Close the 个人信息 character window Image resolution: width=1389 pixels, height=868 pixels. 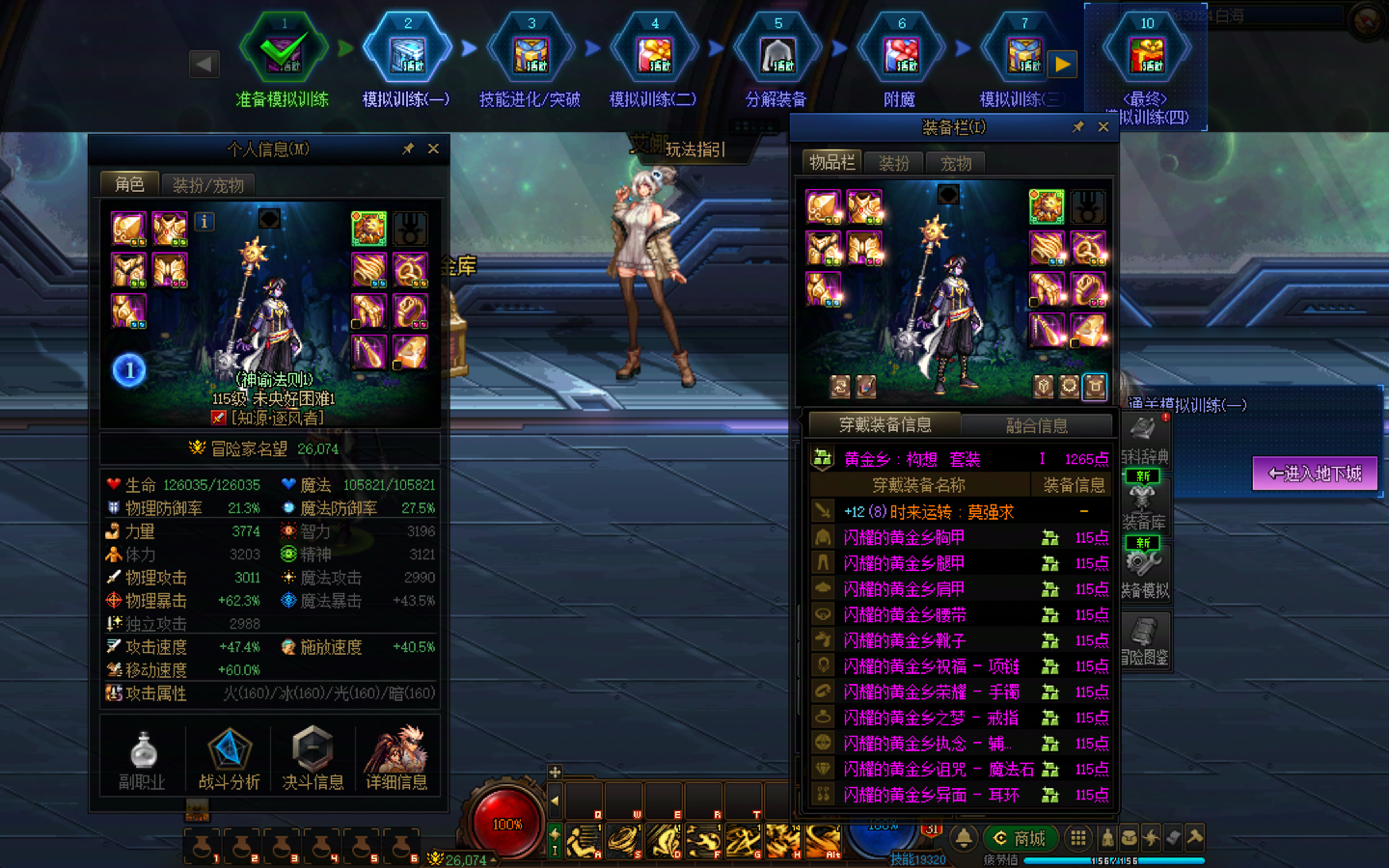tap(433, 149)
